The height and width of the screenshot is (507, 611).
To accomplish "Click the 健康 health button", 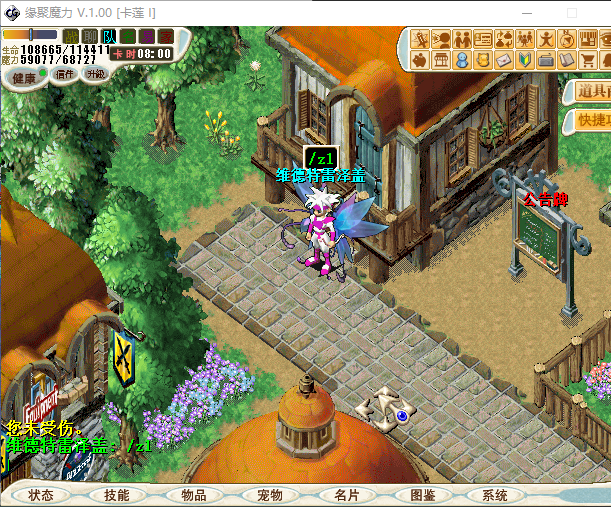I will click(x=23, y=77).
